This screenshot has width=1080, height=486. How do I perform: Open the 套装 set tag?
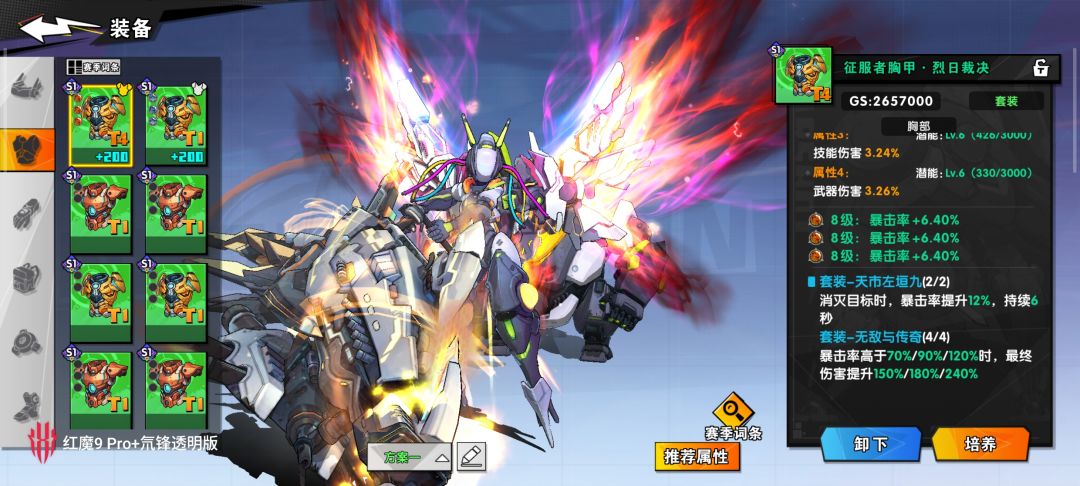coord(1005,101)
